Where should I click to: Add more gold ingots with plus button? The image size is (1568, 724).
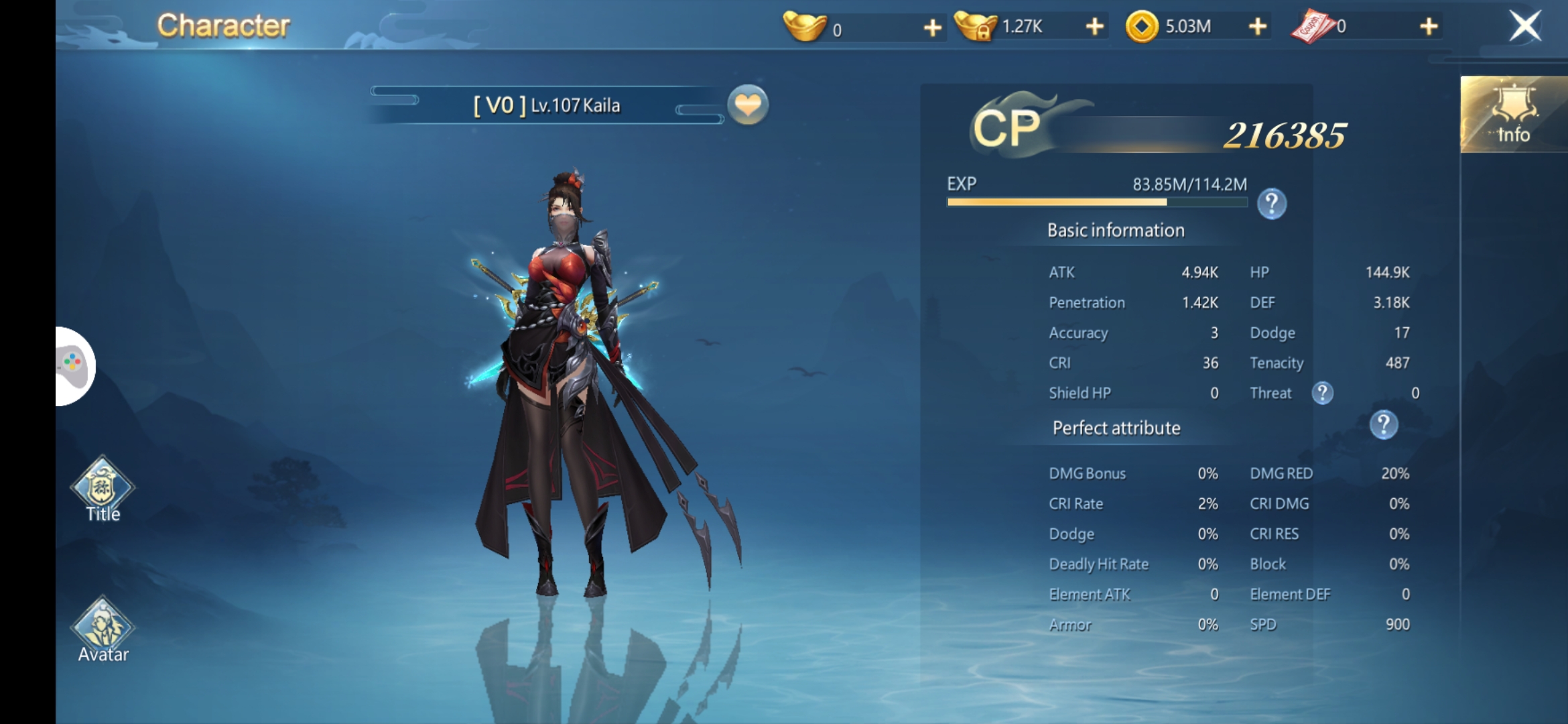coord(932,27)
